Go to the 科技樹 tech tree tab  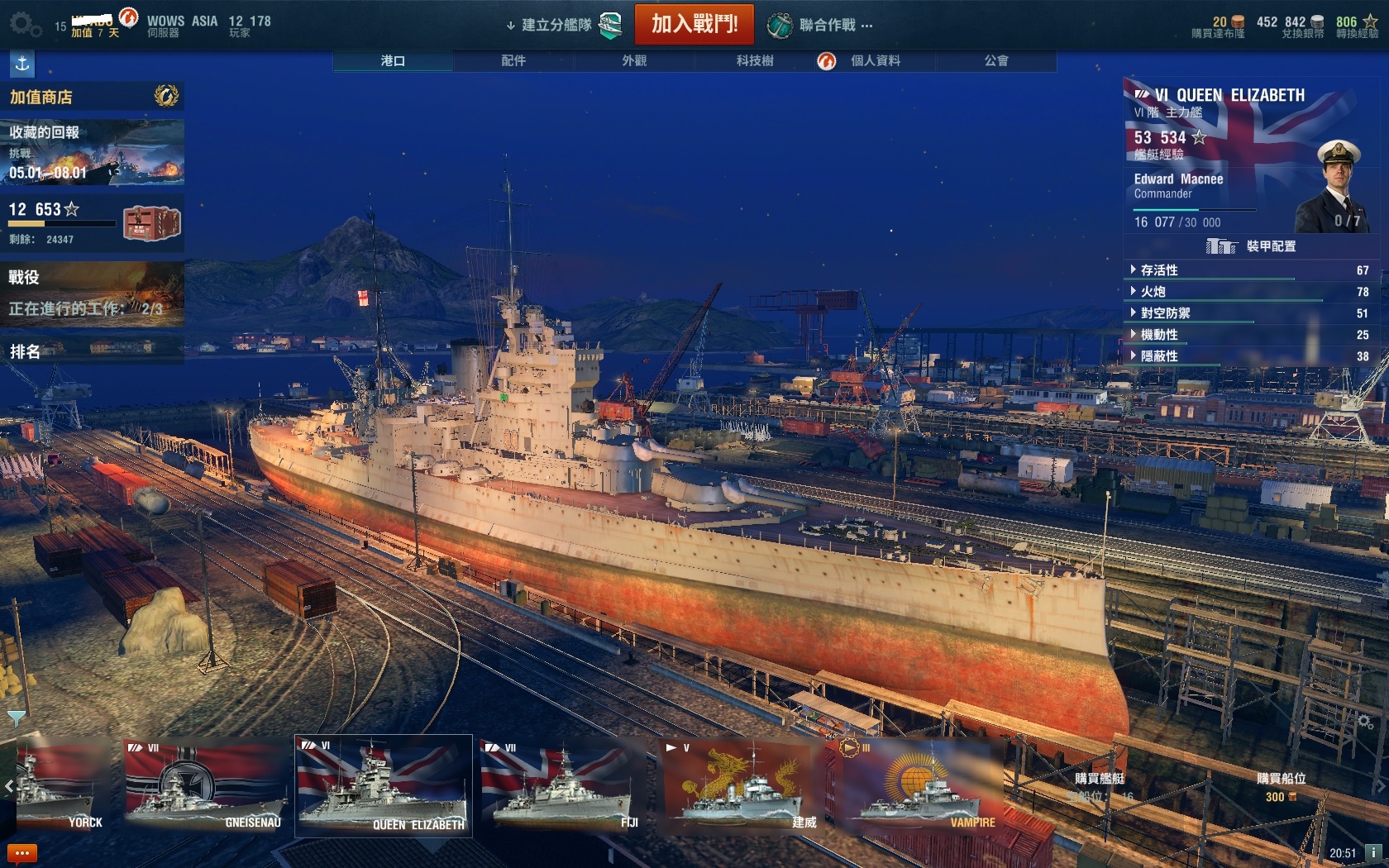click(x=755, y=60)
